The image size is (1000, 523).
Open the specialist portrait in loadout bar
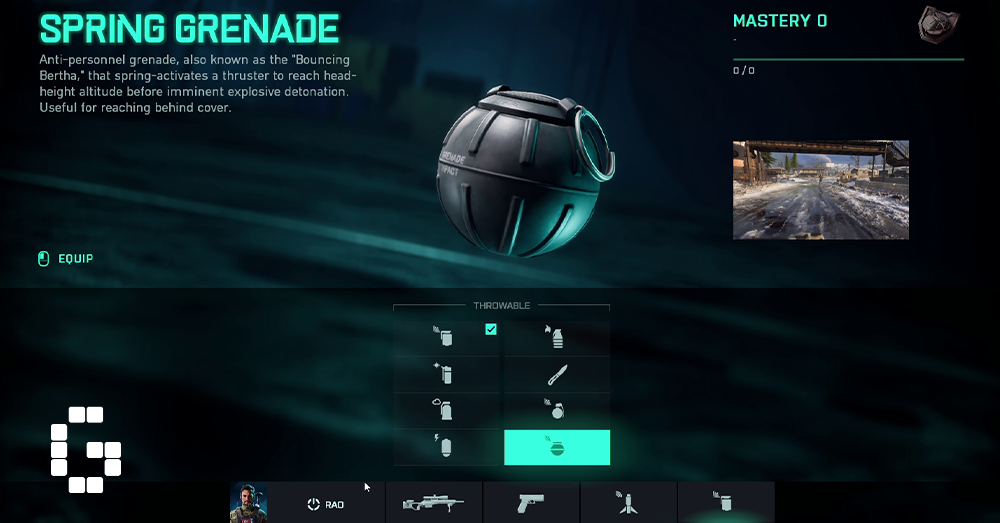[x=249, y=503]
